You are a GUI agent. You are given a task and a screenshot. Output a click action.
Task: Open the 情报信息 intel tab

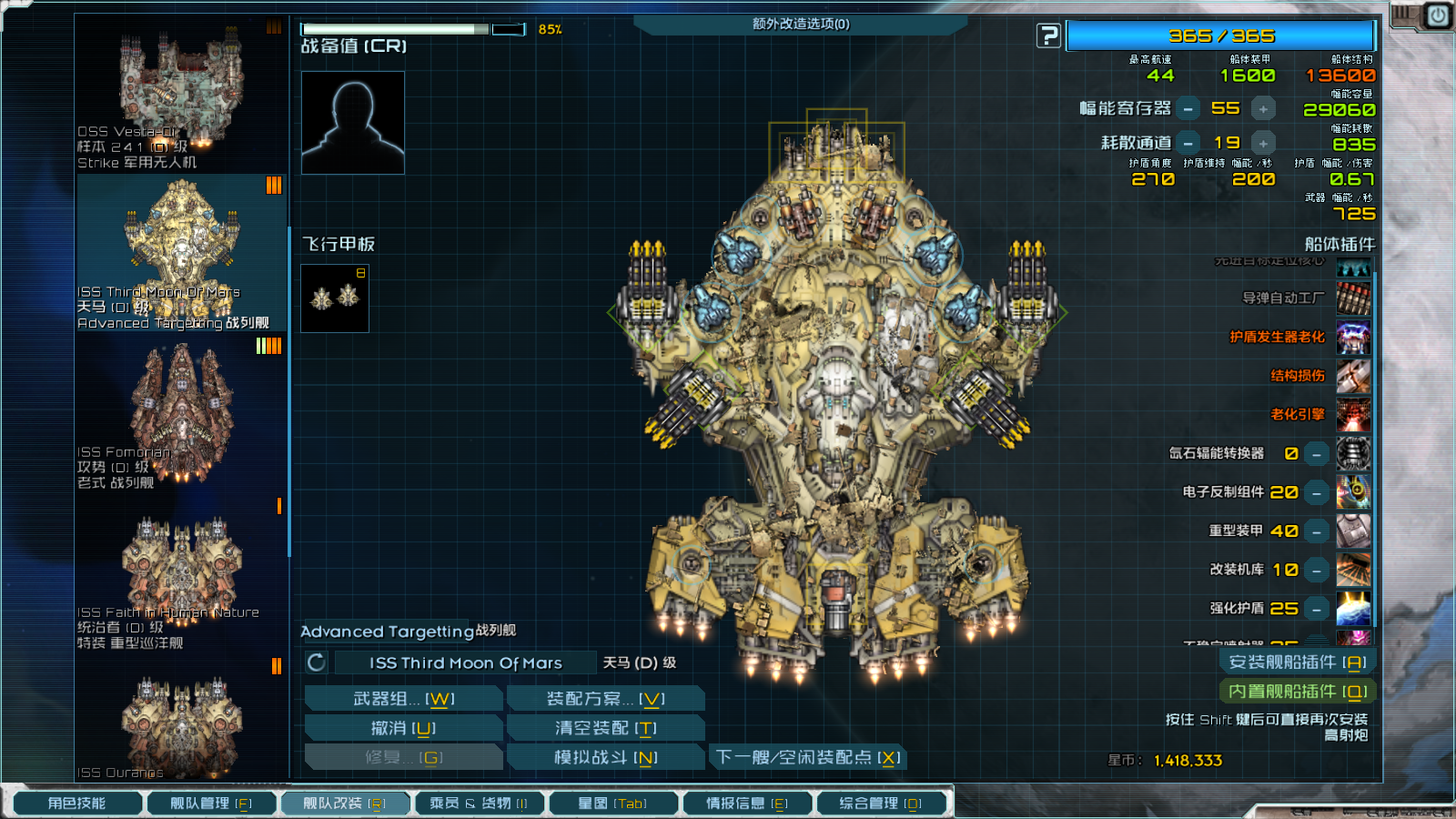tap(746, 804)
